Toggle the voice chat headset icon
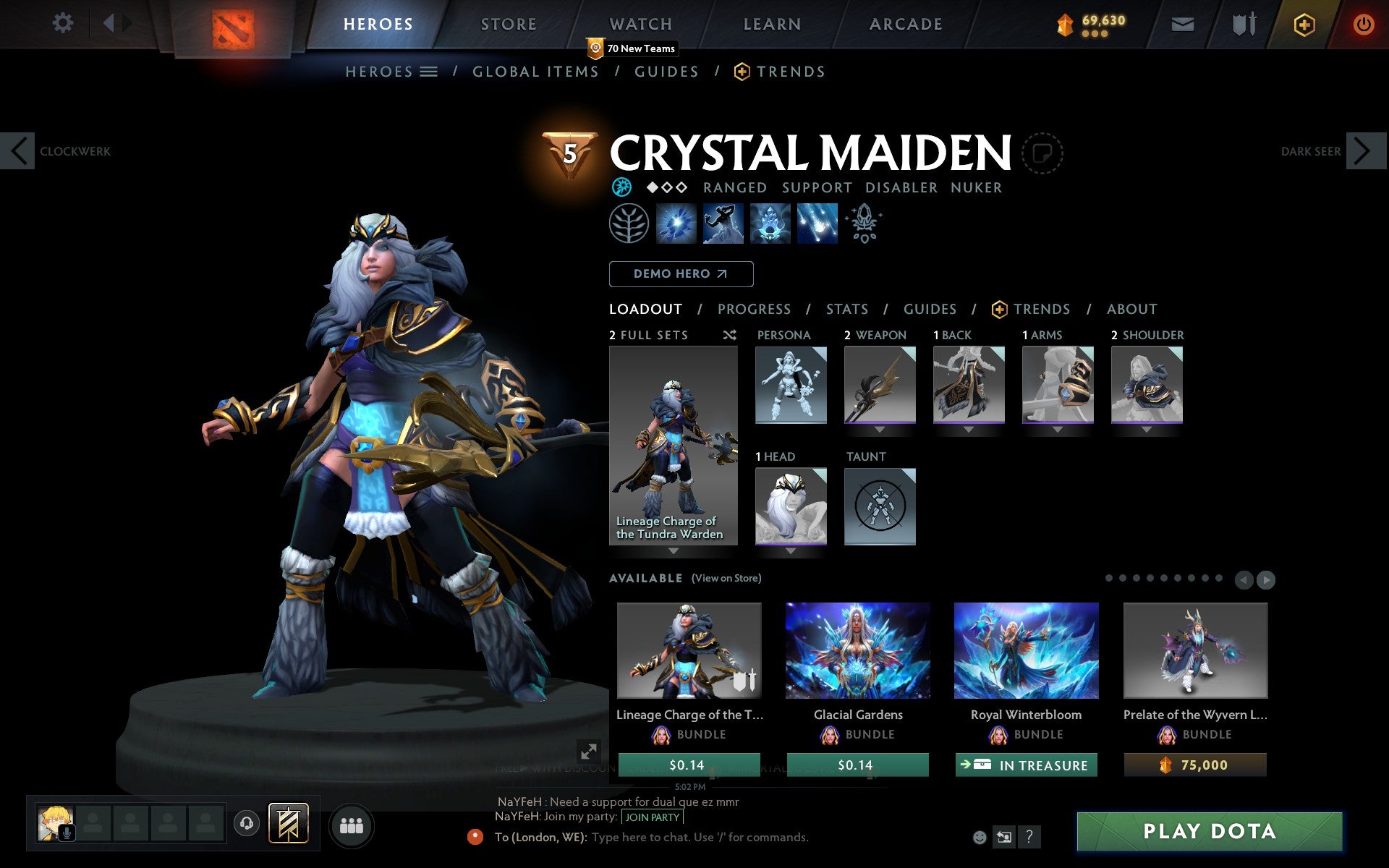 tap(246, 822)
